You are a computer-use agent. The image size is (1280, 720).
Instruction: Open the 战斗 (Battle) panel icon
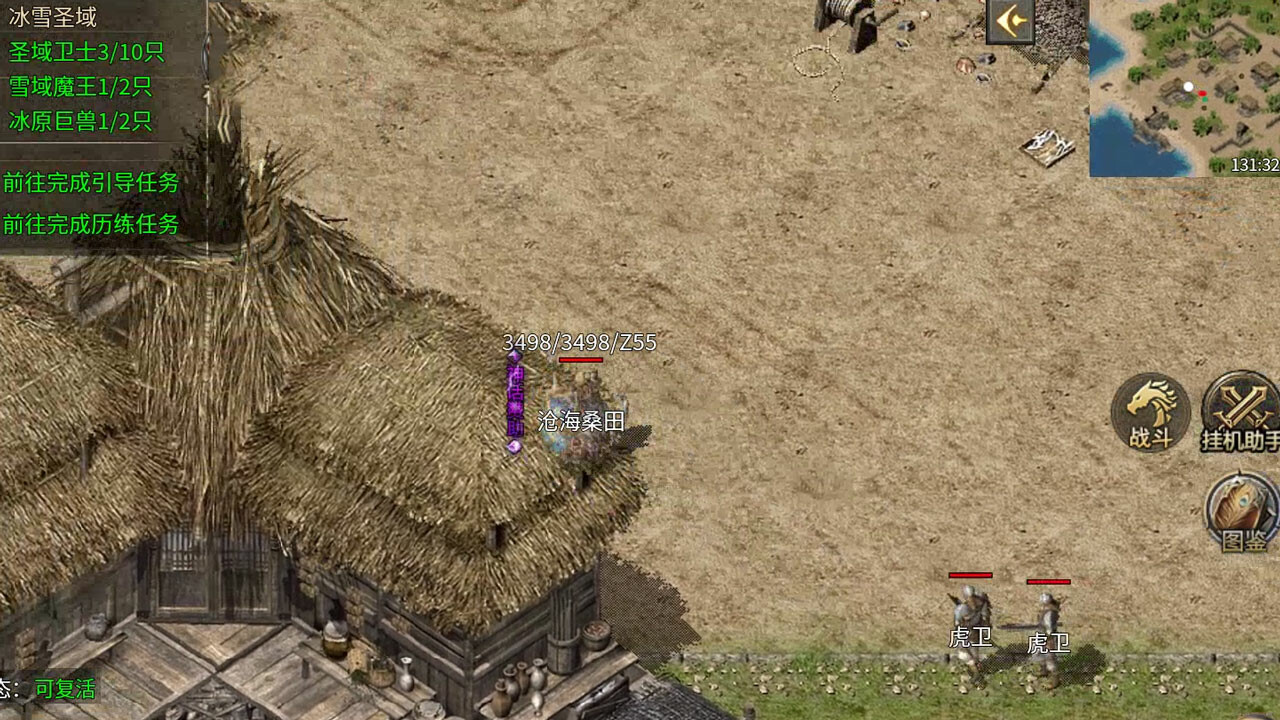1150,412
